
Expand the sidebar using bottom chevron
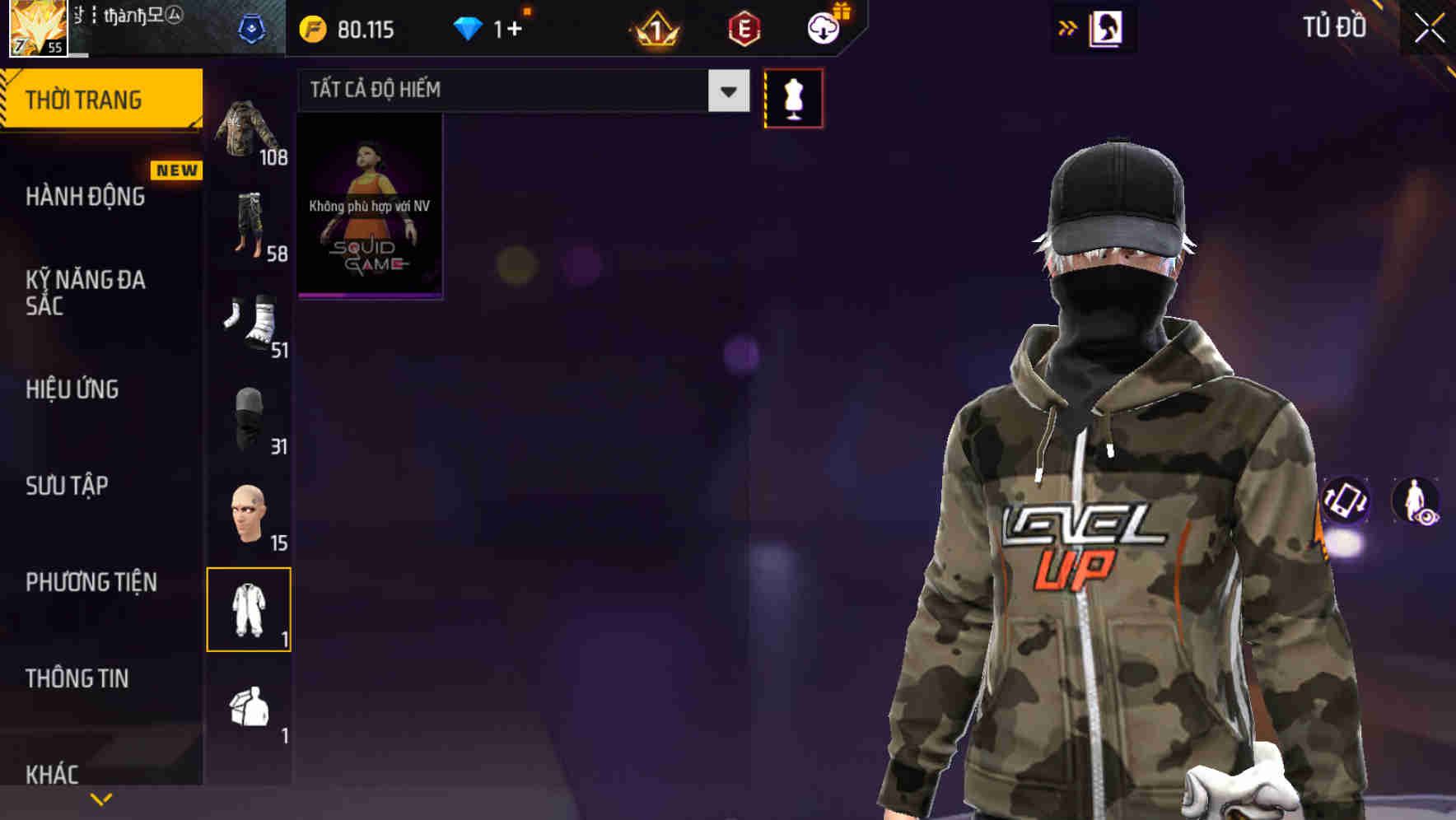pos(101,798)
